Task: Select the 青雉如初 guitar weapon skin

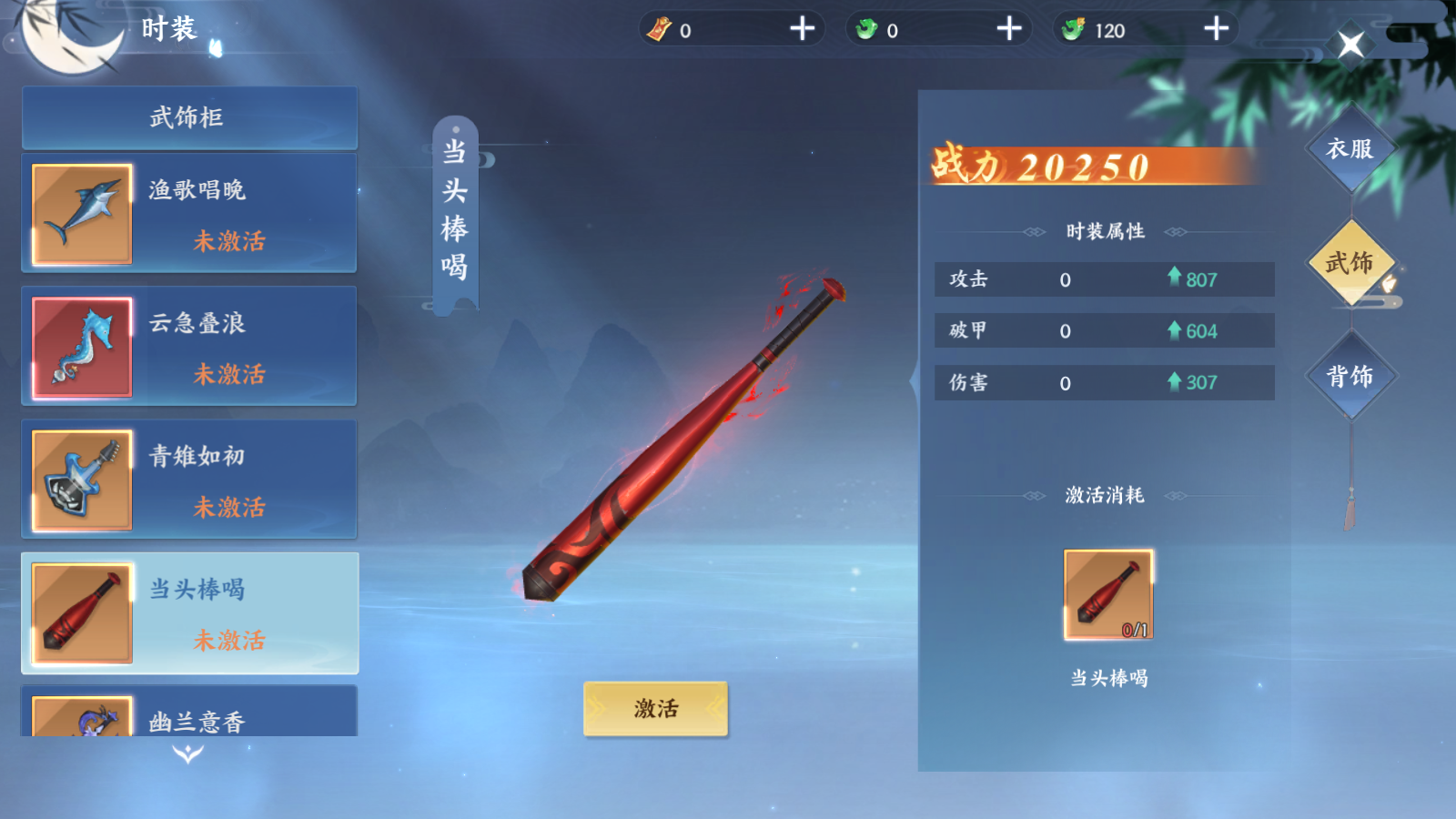Action: [x=189, y=480]
